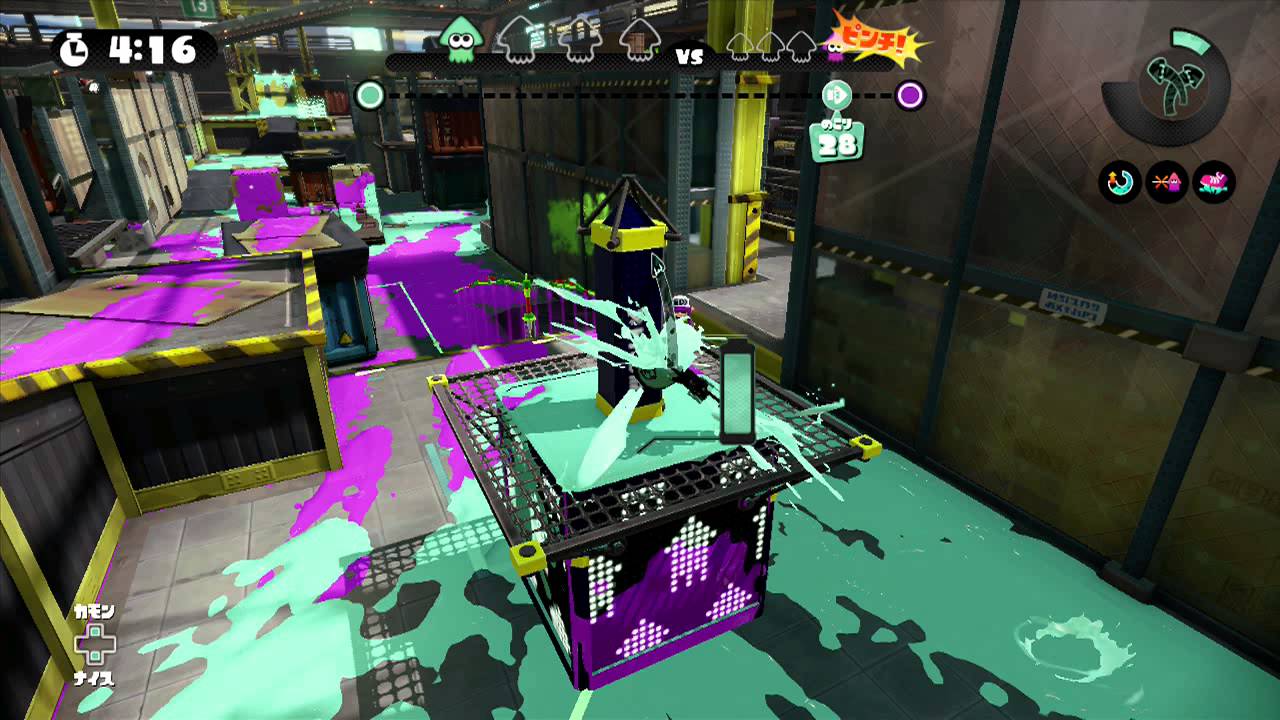Image resolution: width=1280 pixels, height=720 pixels.
Task: Click the pink Ninja Squid ability icon
Action: coord(1166,180)
